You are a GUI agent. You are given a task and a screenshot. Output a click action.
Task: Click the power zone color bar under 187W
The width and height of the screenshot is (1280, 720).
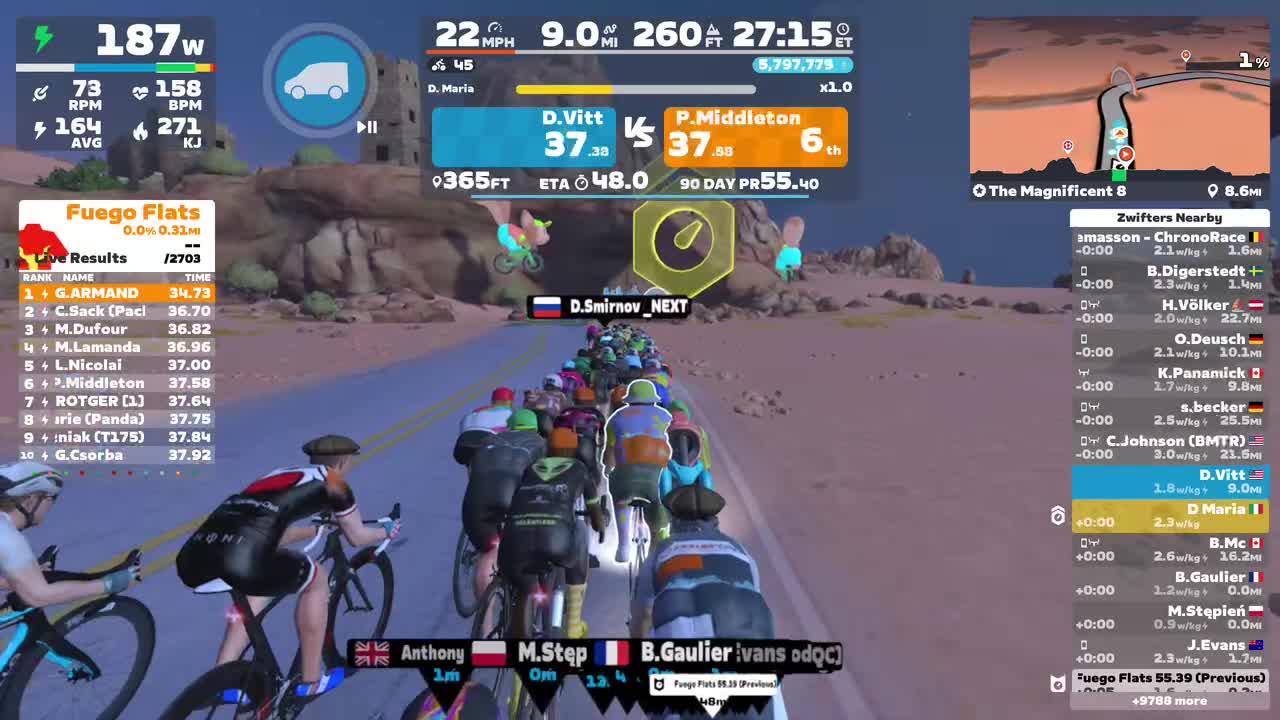(115, 67)
